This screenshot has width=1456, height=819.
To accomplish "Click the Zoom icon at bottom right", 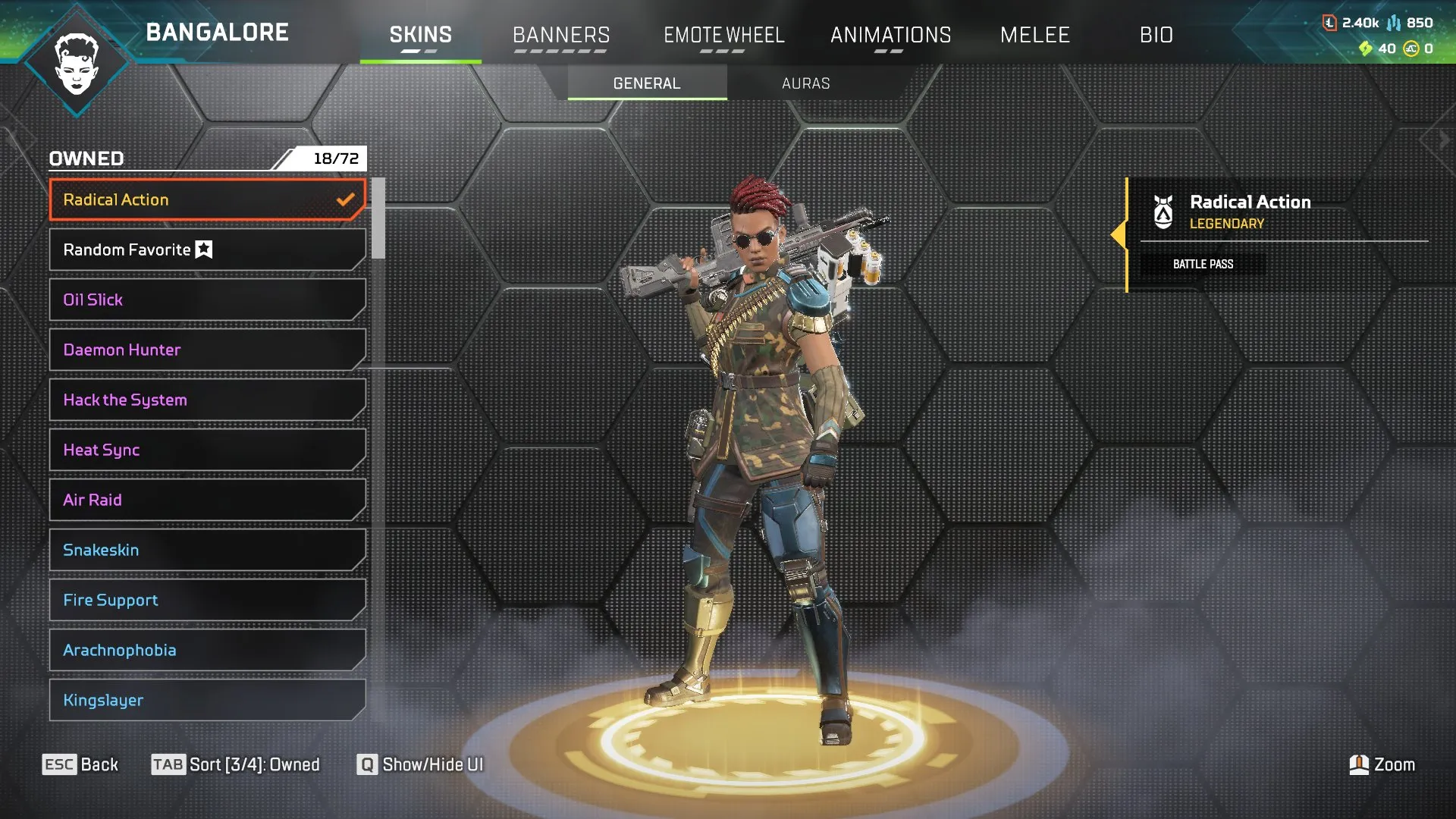I will (x=1358, y=764).
